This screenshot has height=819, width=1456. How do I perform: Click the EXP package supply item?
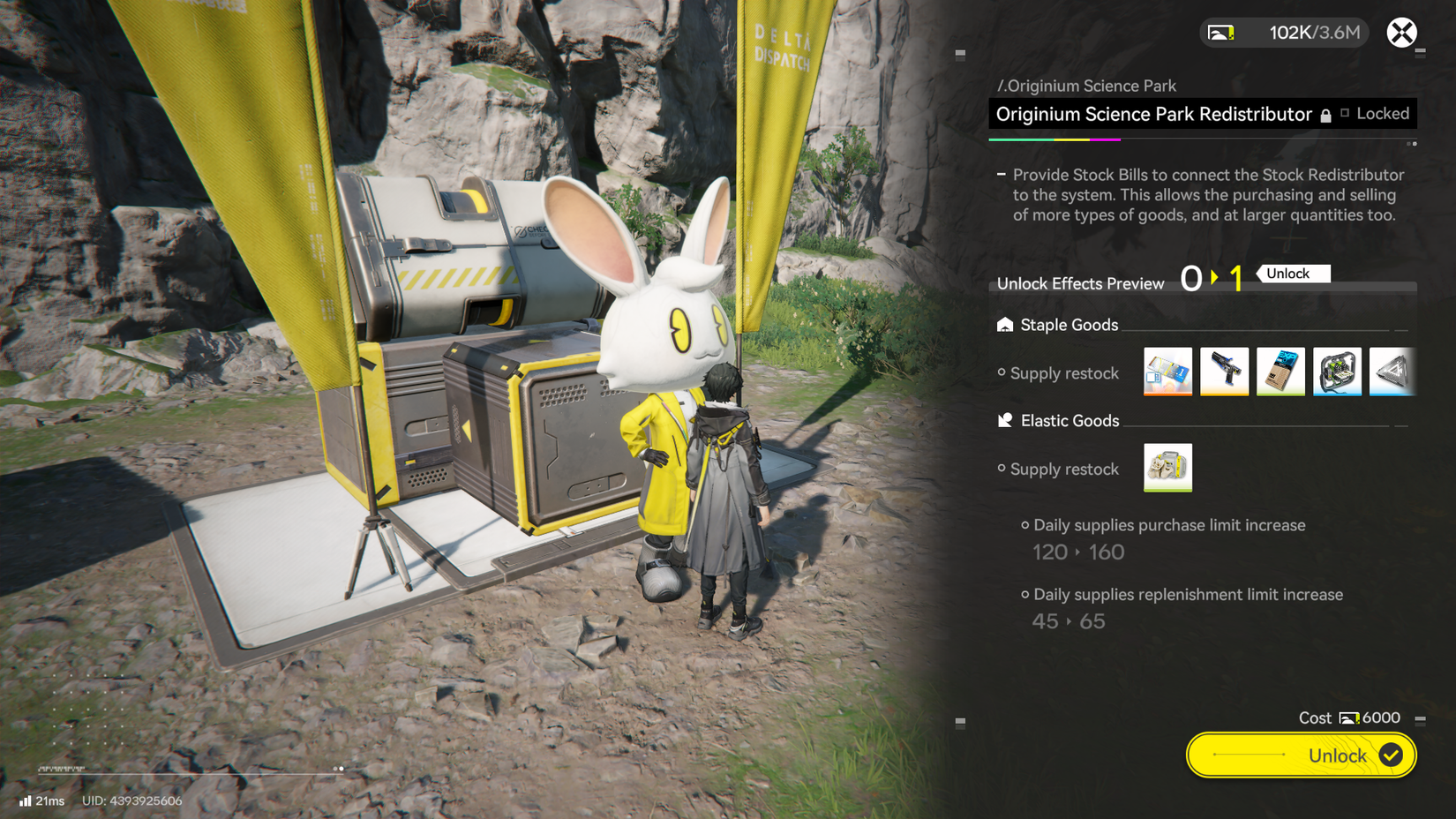tap(1280, 372)
